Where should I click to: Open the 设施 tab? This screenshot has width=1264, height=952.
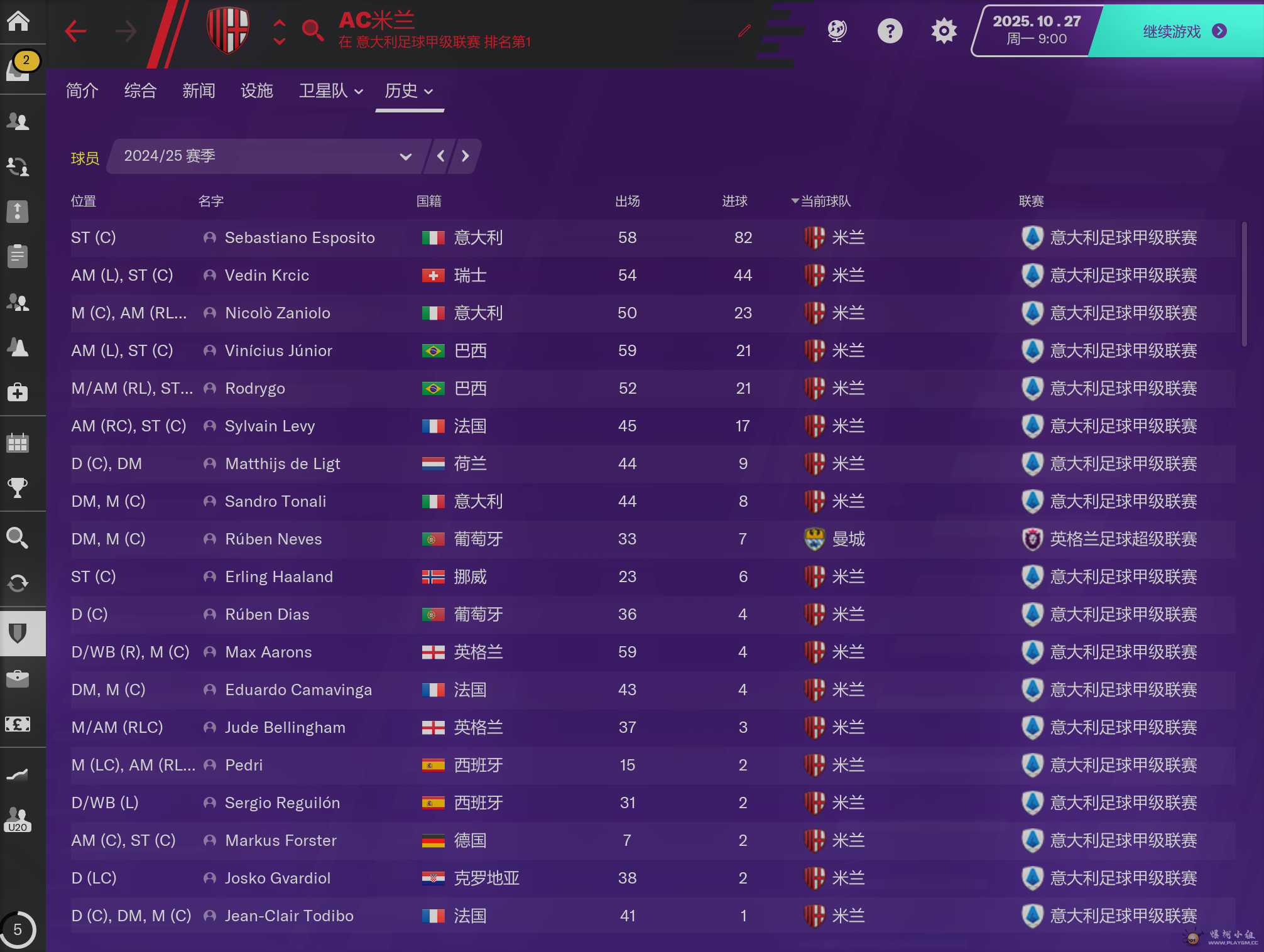(x=257, y=91)
